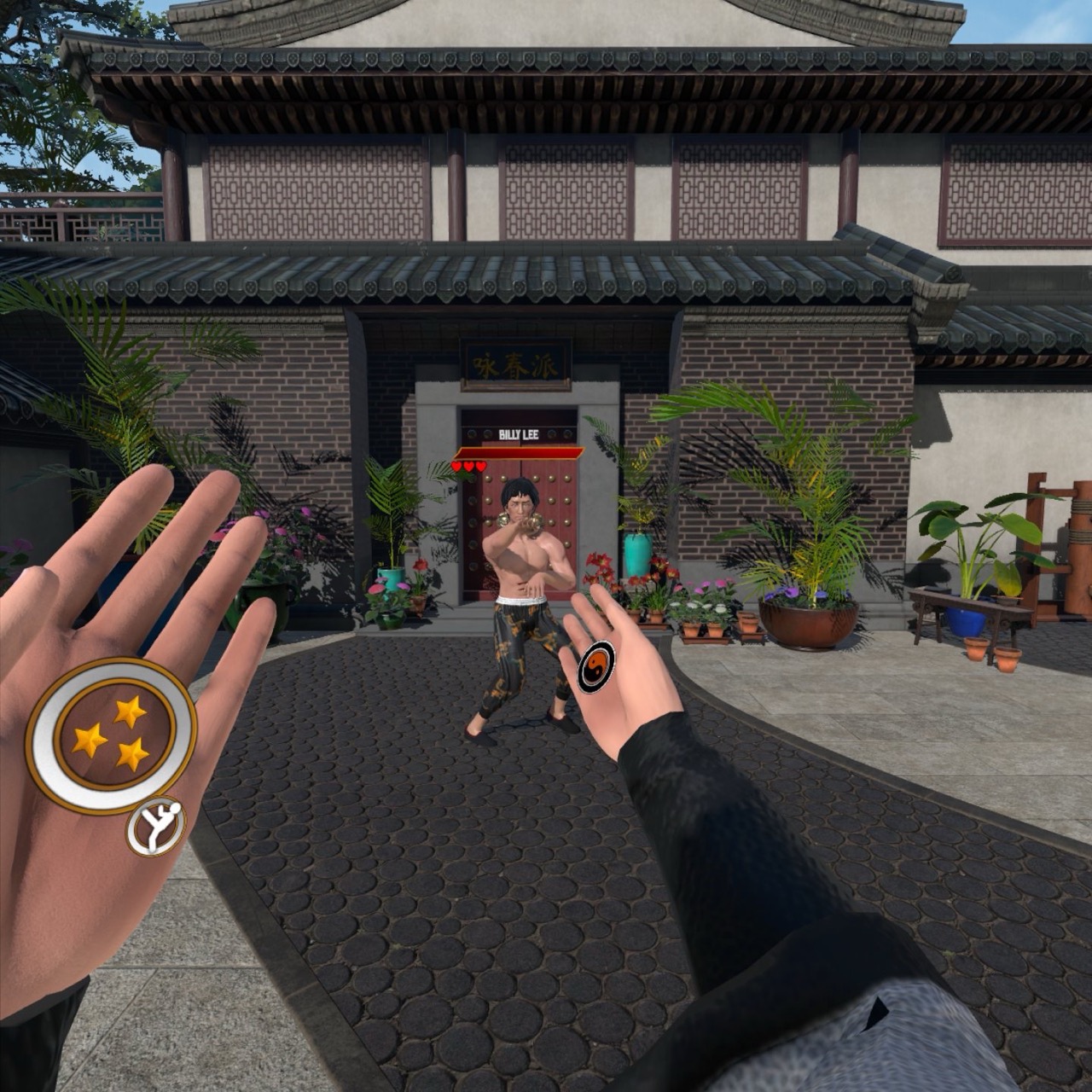Image resolution: width=1092 pixels, height=1092 pixels.
Task: Click the blue pot beneath the banana plant
Action: pos(966,622)
